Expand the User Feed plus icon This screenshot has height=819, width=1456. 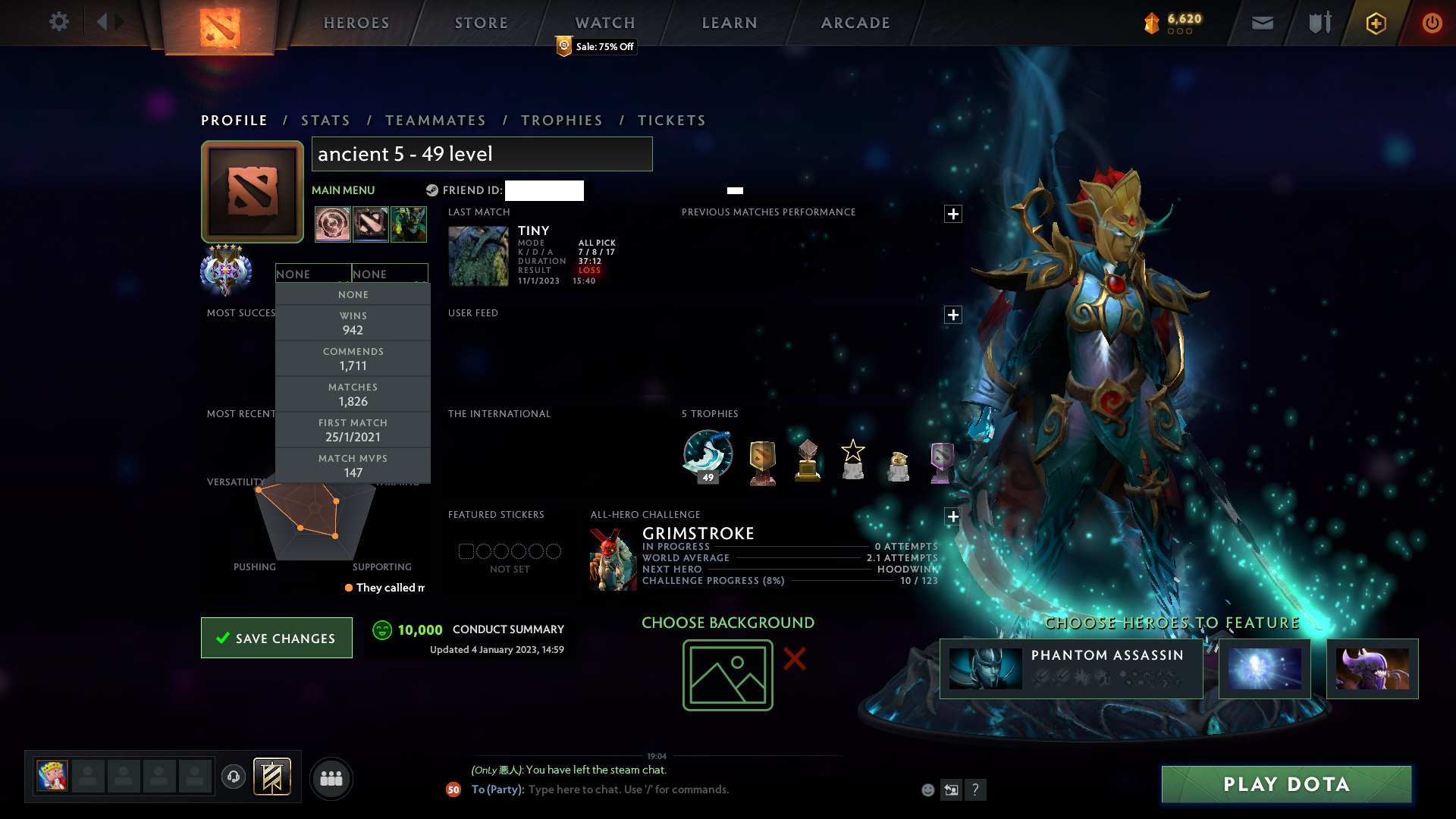(953, 315)
